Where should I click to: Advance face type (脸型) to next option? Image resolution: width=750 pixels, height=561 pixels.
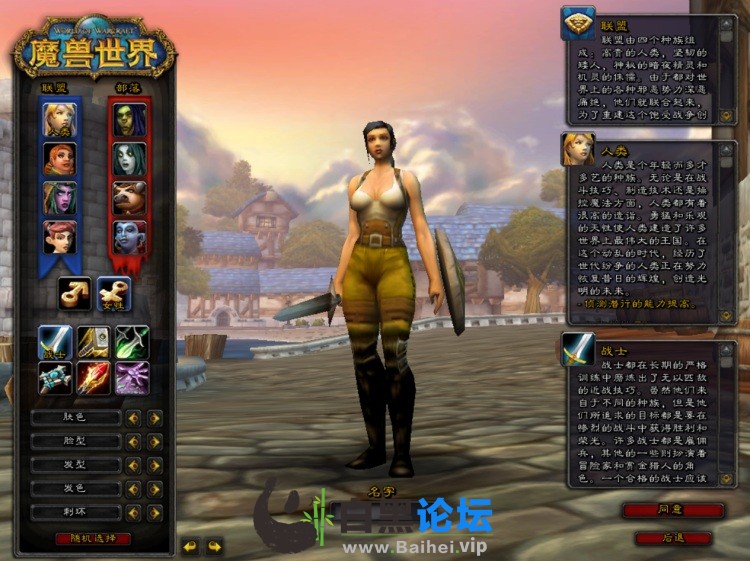(x=155, y=441)
